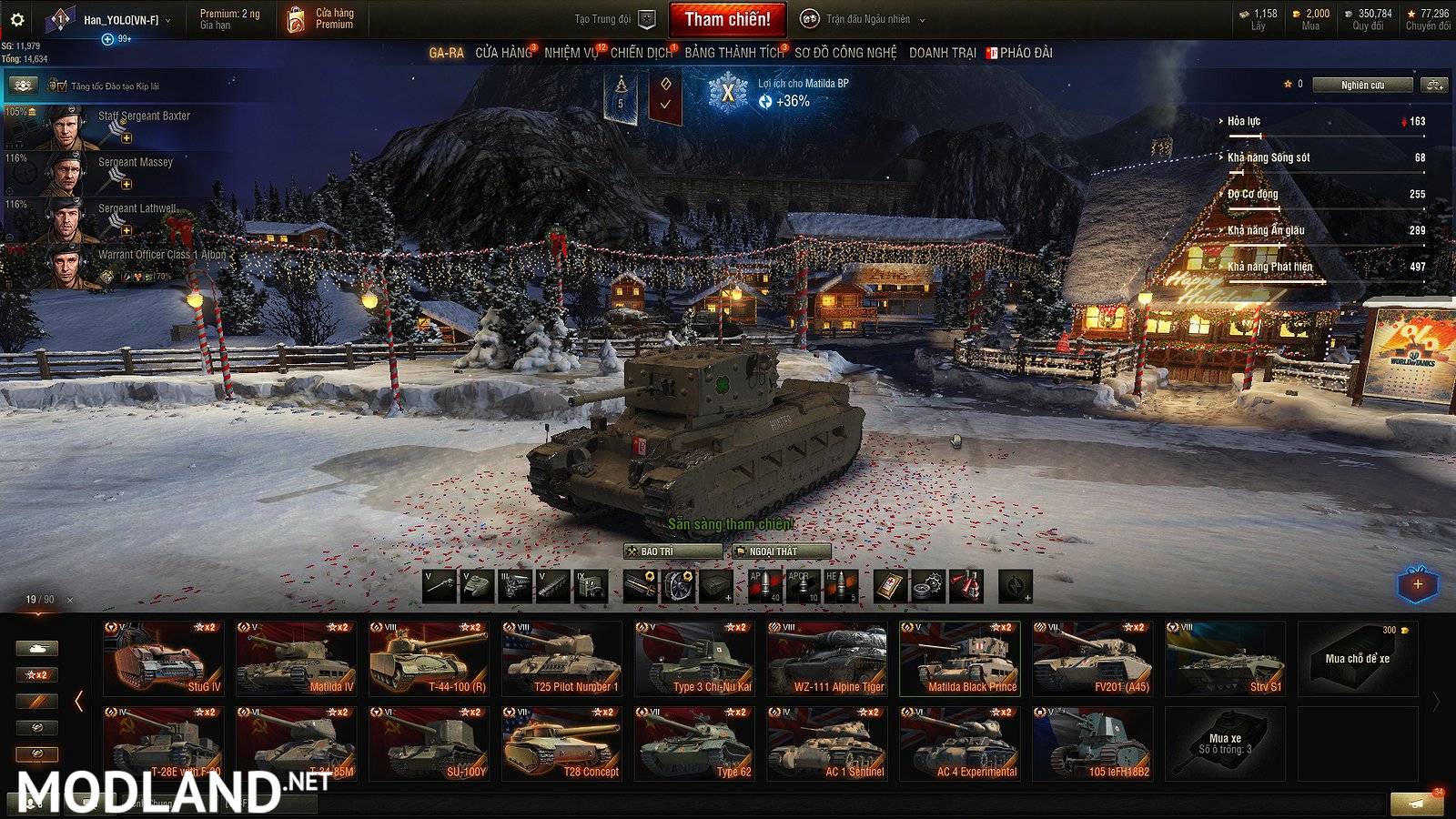Screen dimensions: 1456x819
Task: Buy a garage slot via Mua chỗ để xe
Action: click(x=1357, y=658)
